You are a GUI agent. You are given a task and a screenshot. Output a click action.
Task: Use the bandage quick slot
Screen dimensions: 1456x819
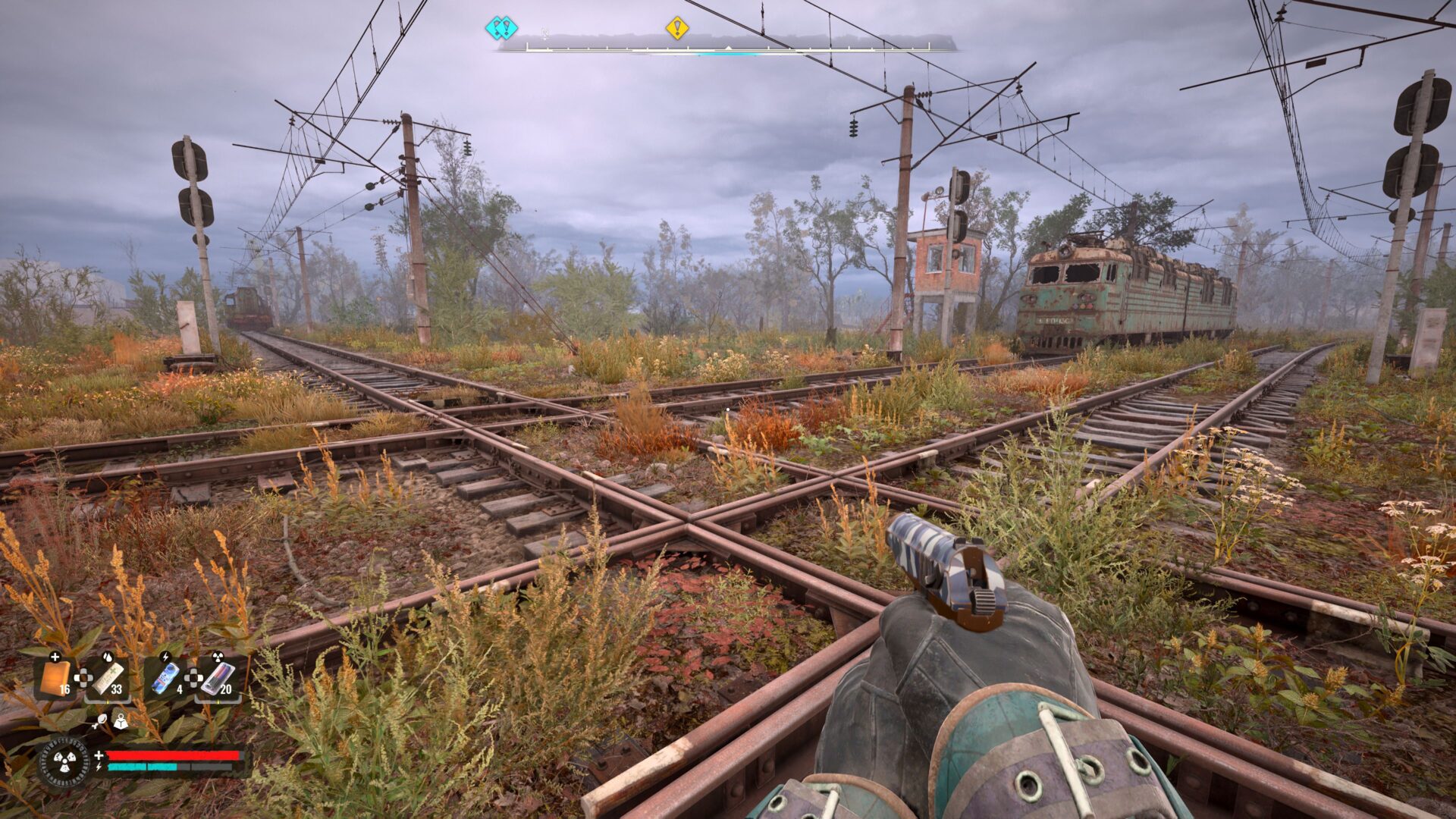coord(107,678)
